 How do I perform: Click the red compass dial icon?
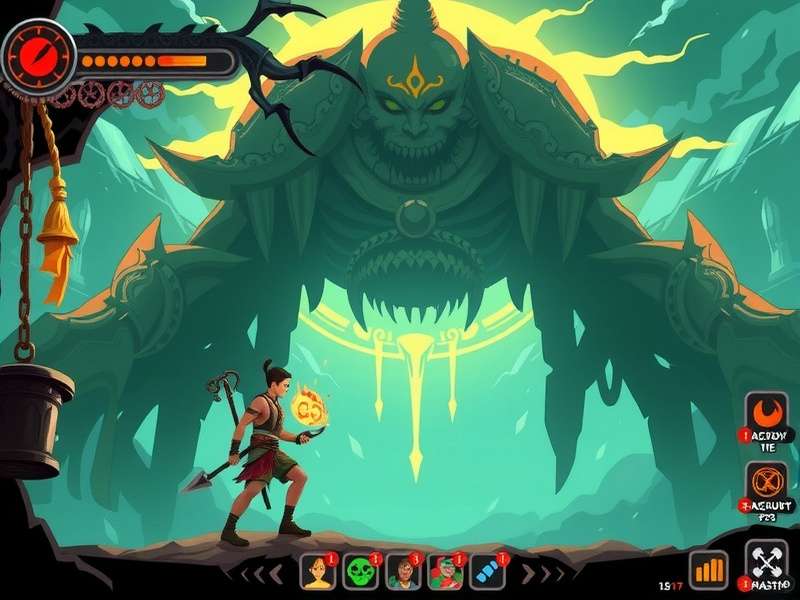[39, 51]
